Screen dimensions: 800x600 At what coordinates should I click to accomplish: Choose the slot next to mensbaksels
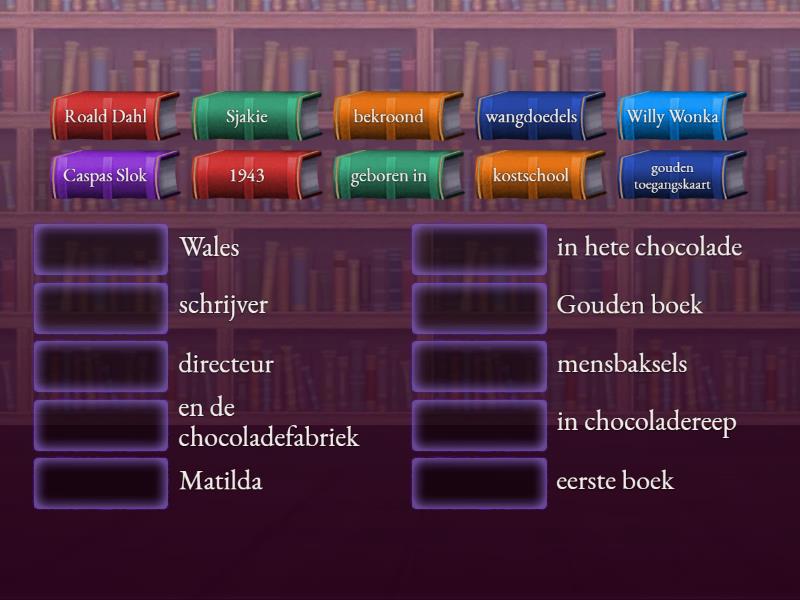(479, 366)
